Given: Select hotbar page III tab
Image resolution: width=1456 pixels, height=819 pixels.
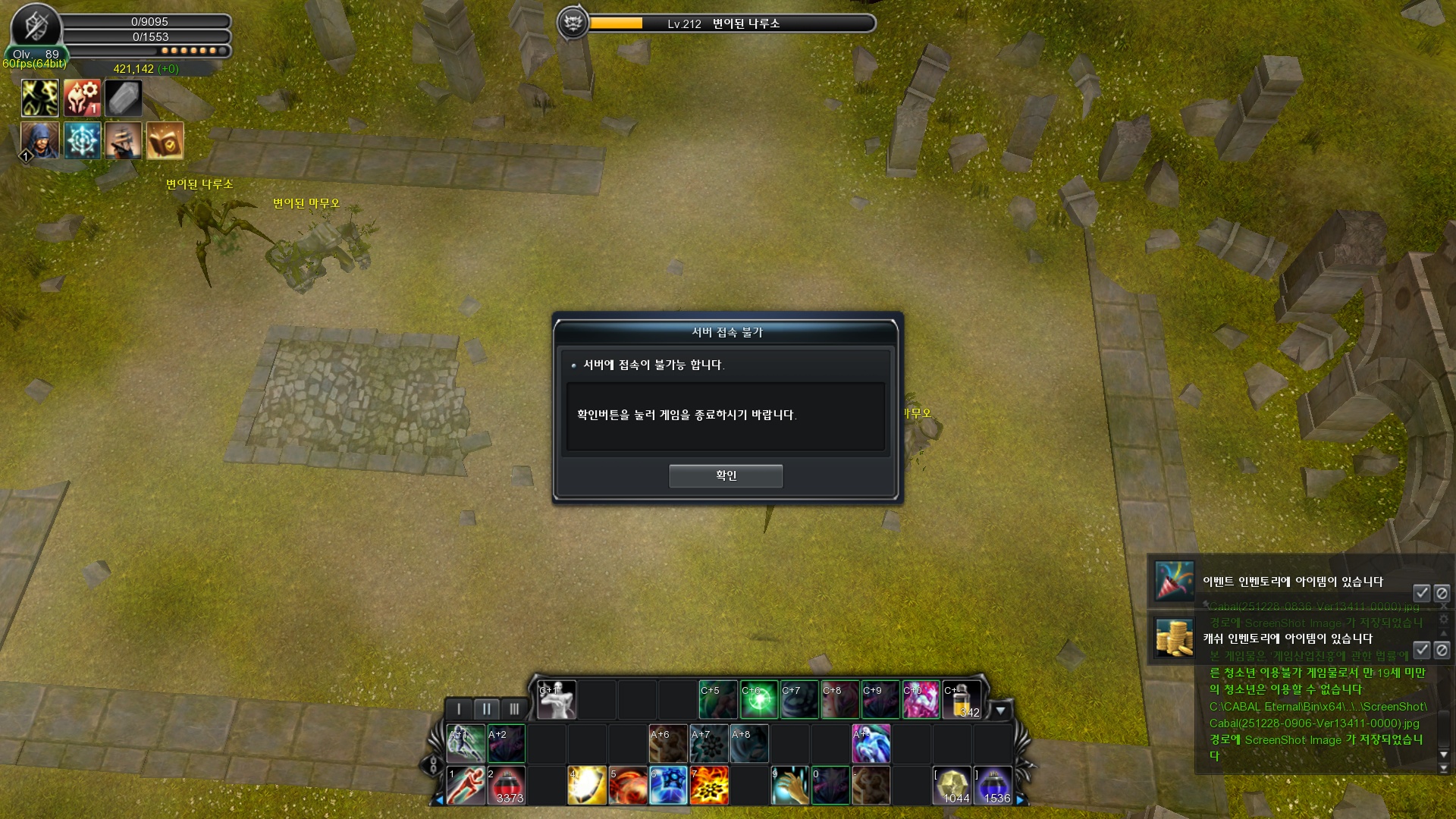Looking at the screenshot, I should [x=514, y=709].
